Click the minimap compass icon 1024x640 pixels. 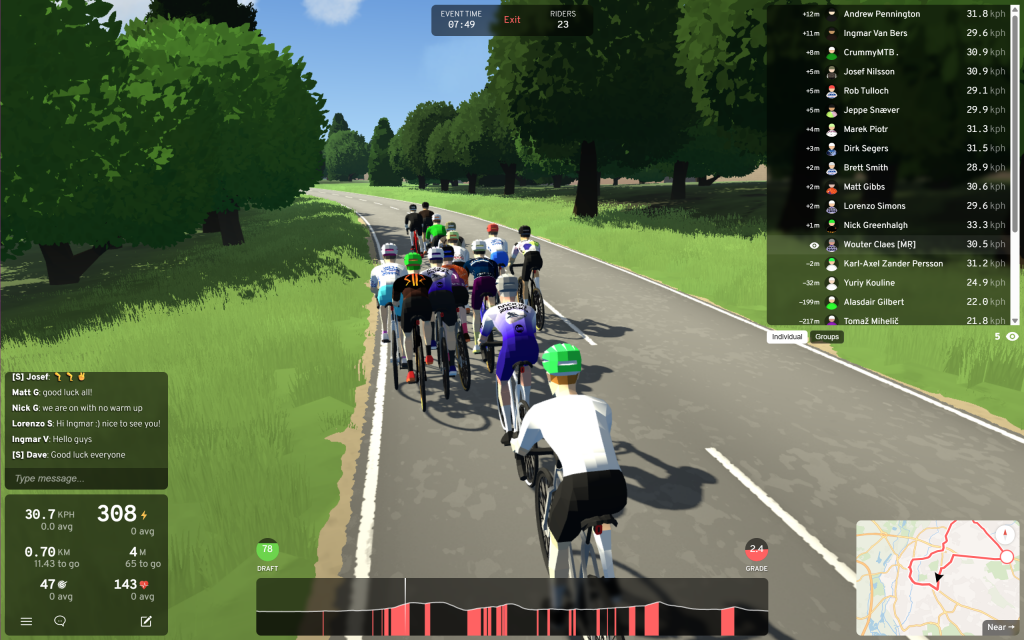pyautogui.click(x=1003, y=533)
